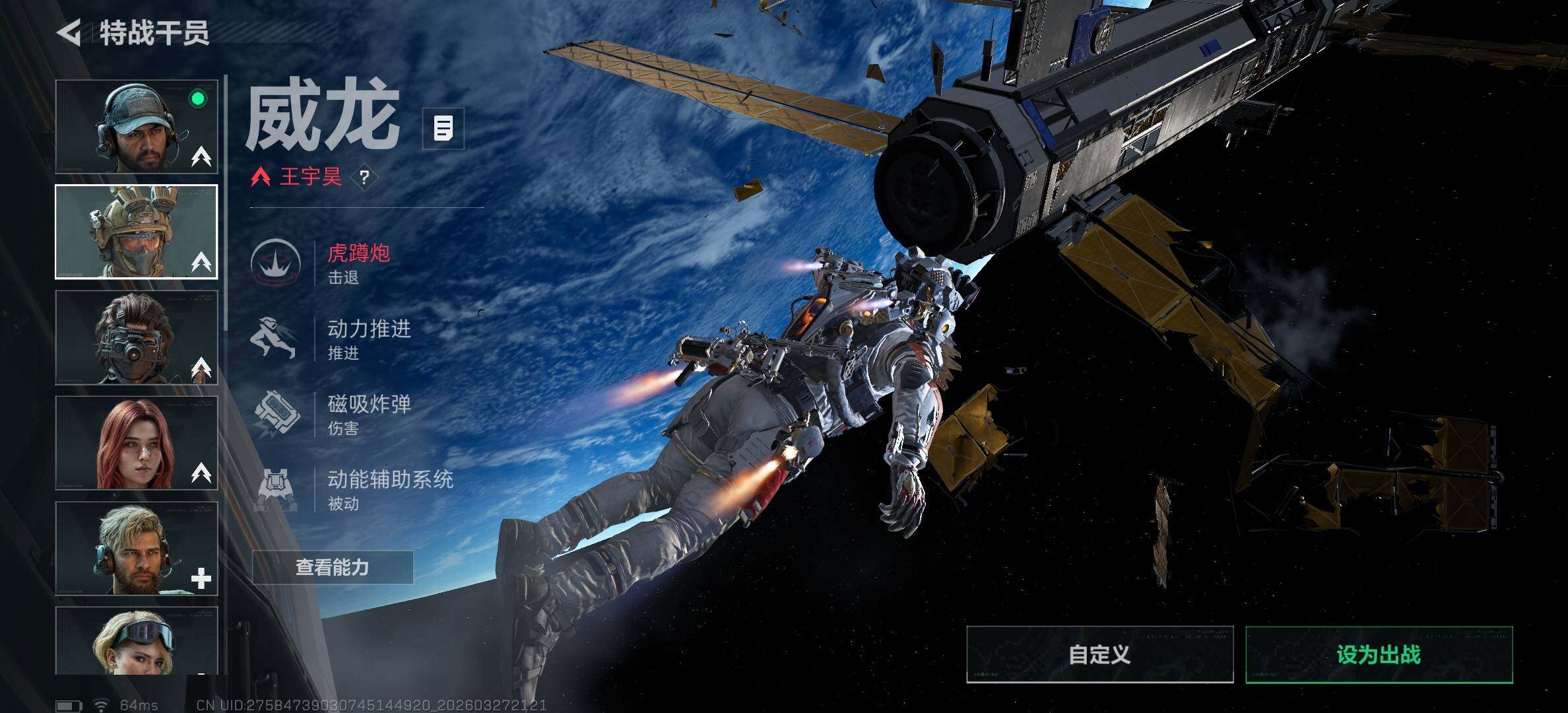Show the class help question mark
Image resolution: width=1568 pixels, height=713 pixels.
[x=364, y=177]
